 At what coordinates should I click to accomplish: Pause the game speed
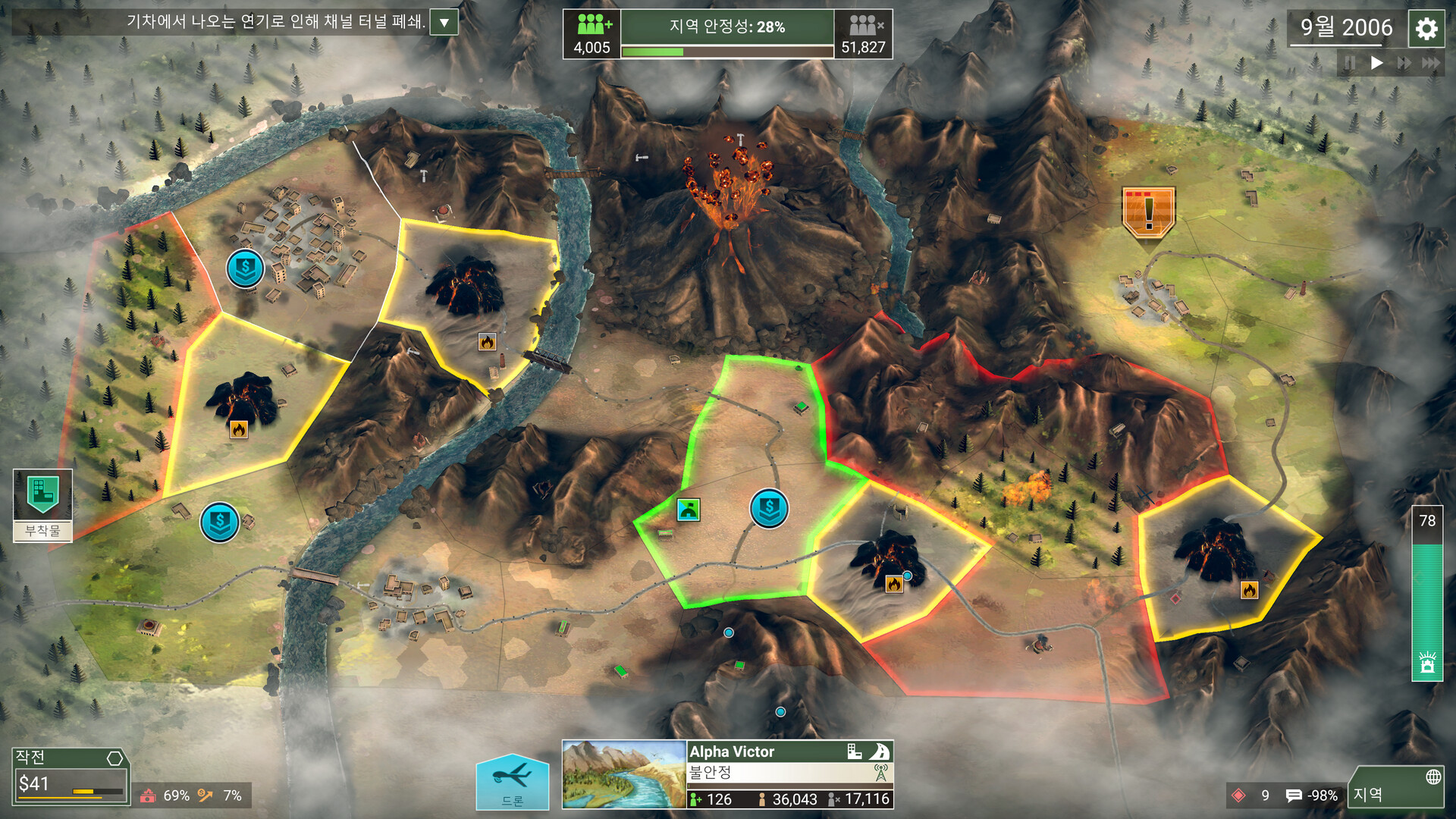1350,63
